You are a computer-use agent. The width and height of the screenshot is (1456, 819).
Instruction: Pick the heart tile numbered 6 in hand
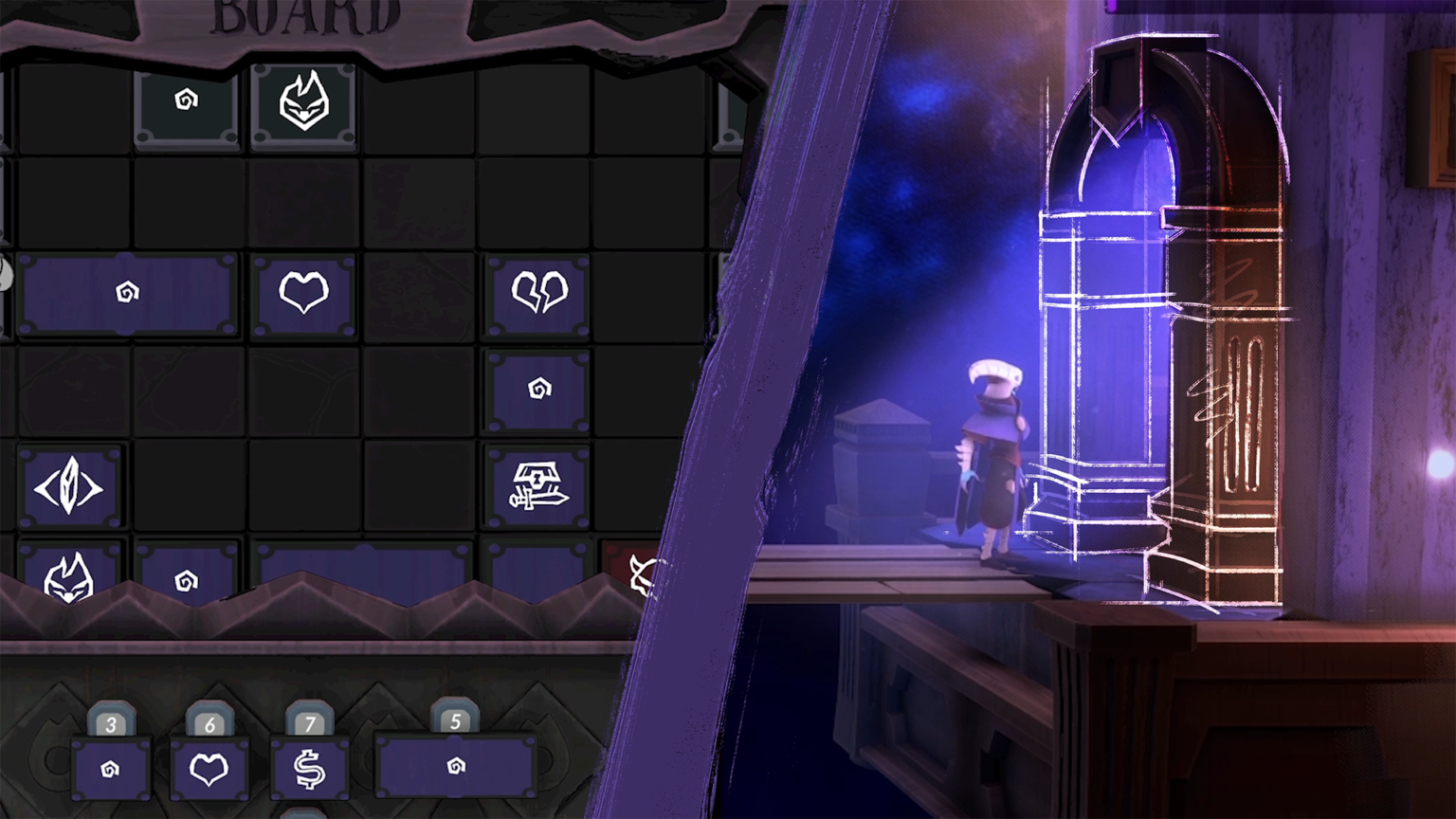pos(209,768)
